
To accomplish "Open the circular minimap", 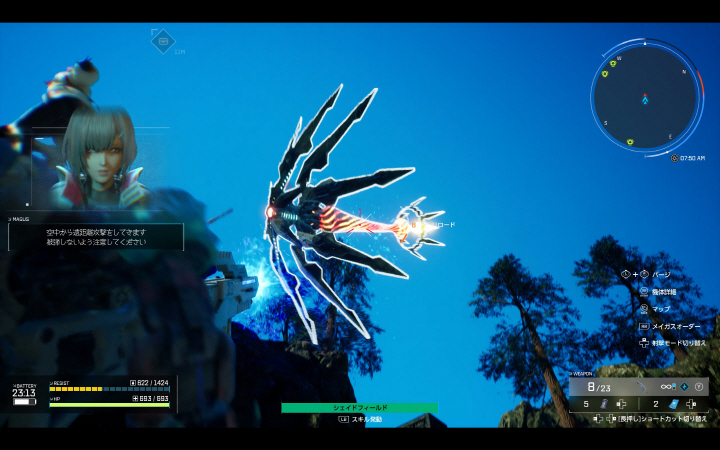I will pyautogui.click(x=645, y=98).
